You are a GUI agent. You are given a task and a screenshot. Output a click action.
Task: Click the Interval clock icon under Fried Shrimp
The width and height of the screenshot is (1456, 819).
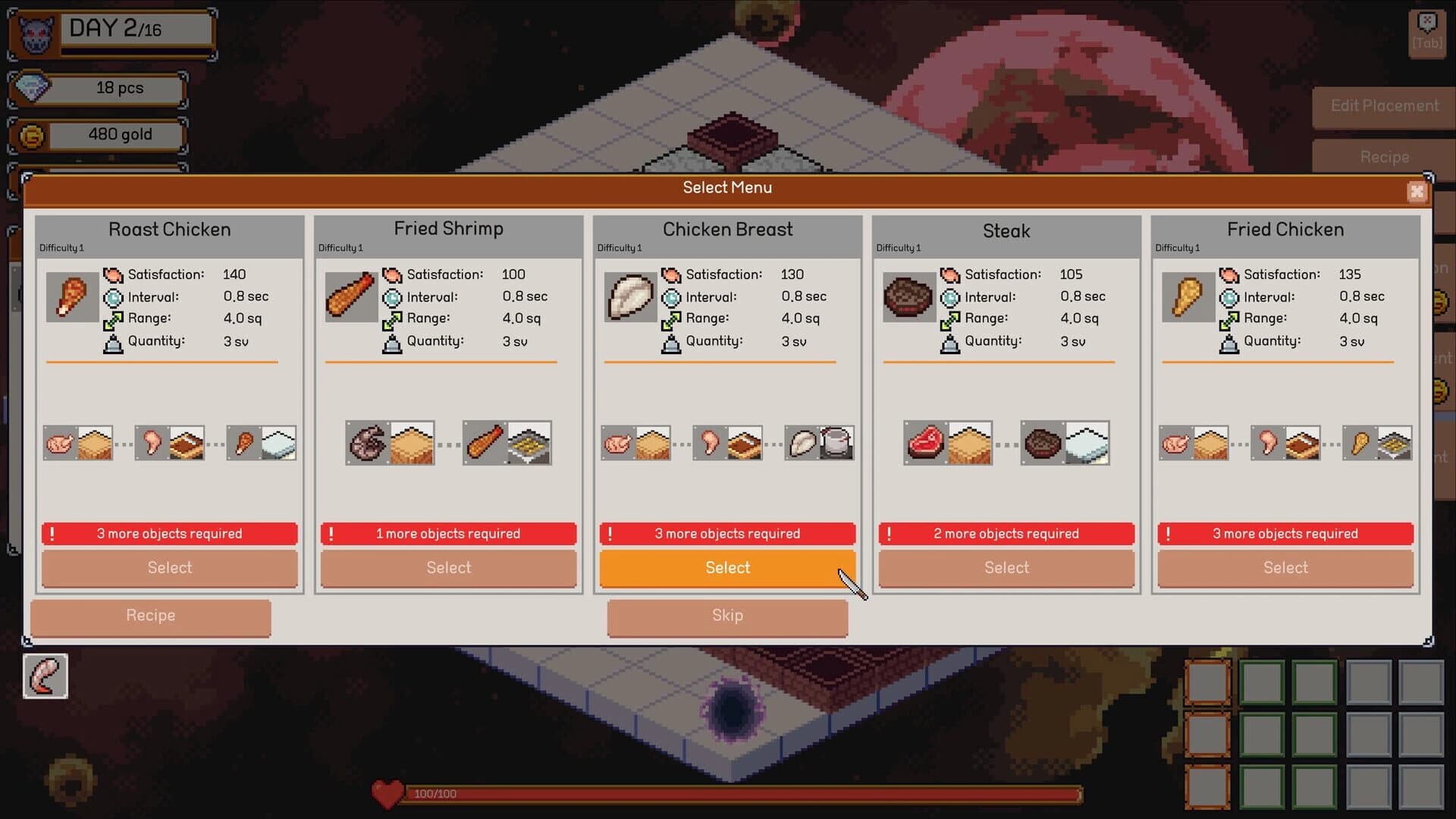(392, 297)
